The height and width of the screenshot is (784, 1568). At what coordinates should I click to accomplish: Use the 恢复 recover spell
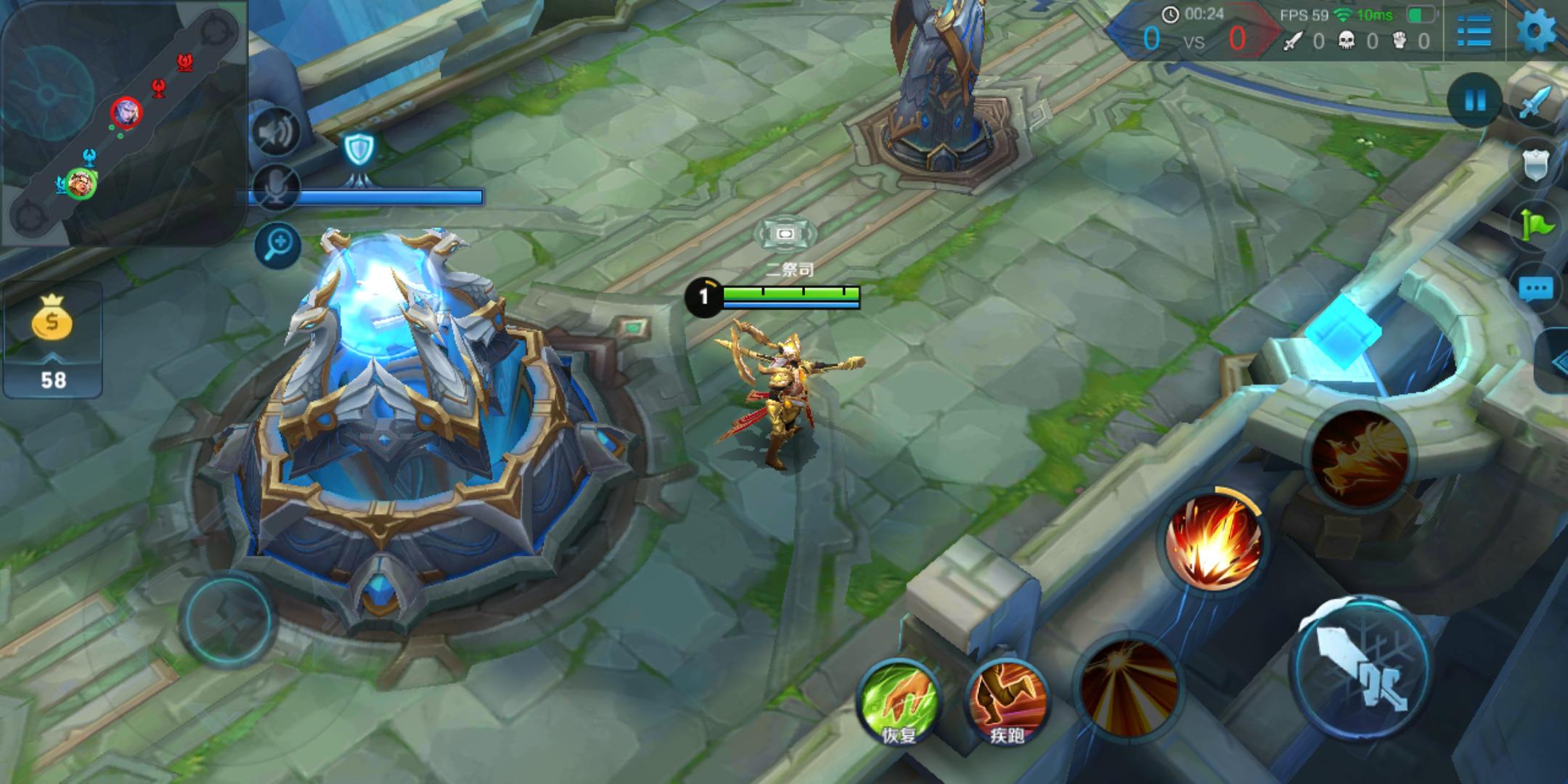click(x=899, y=701)
